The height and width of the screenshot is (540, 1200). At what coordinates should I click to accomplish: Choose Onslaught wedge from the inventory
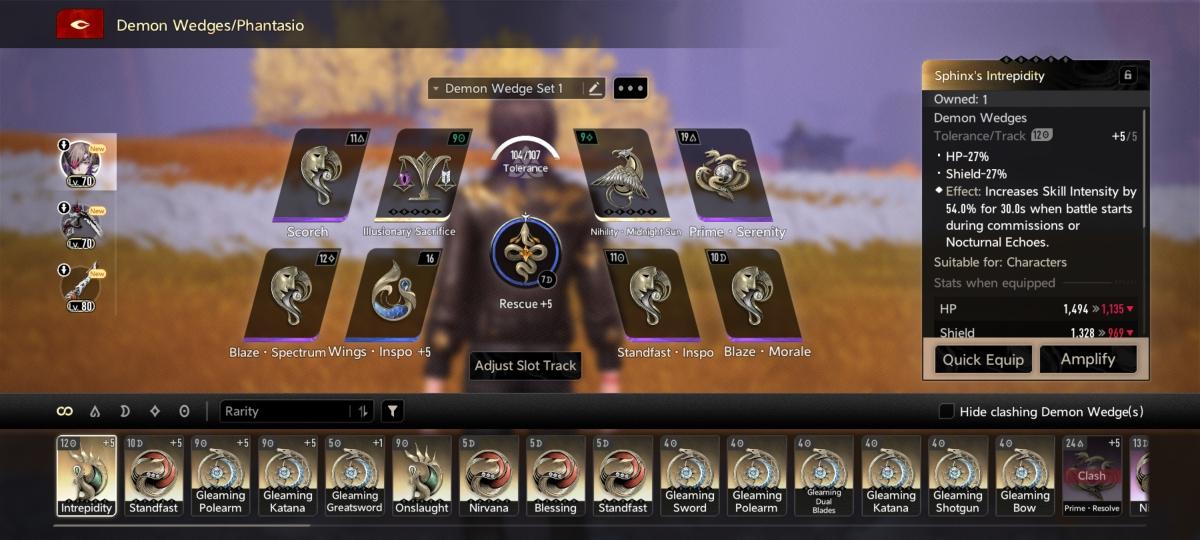421,475
